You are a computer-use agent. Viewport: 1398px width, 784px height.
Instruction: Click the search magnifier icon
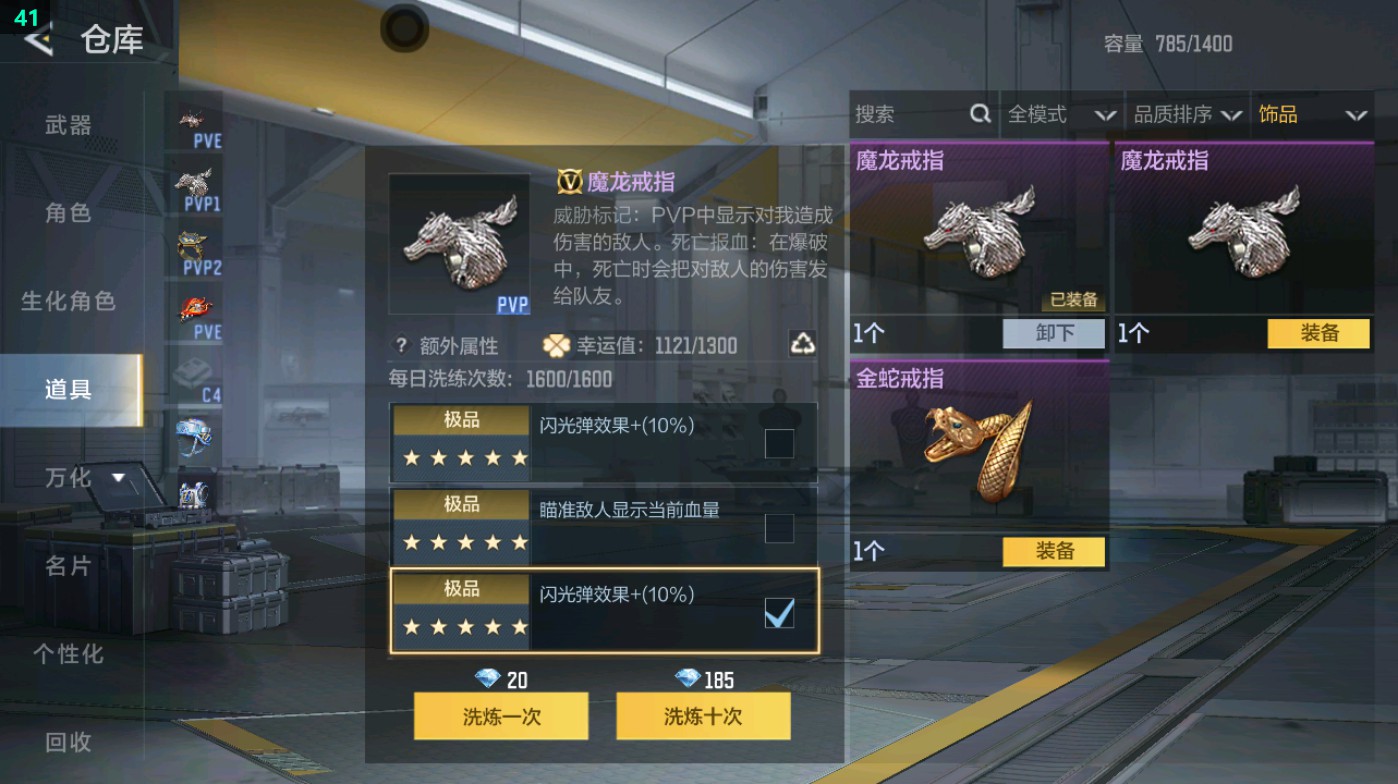[x=978, y=115]
